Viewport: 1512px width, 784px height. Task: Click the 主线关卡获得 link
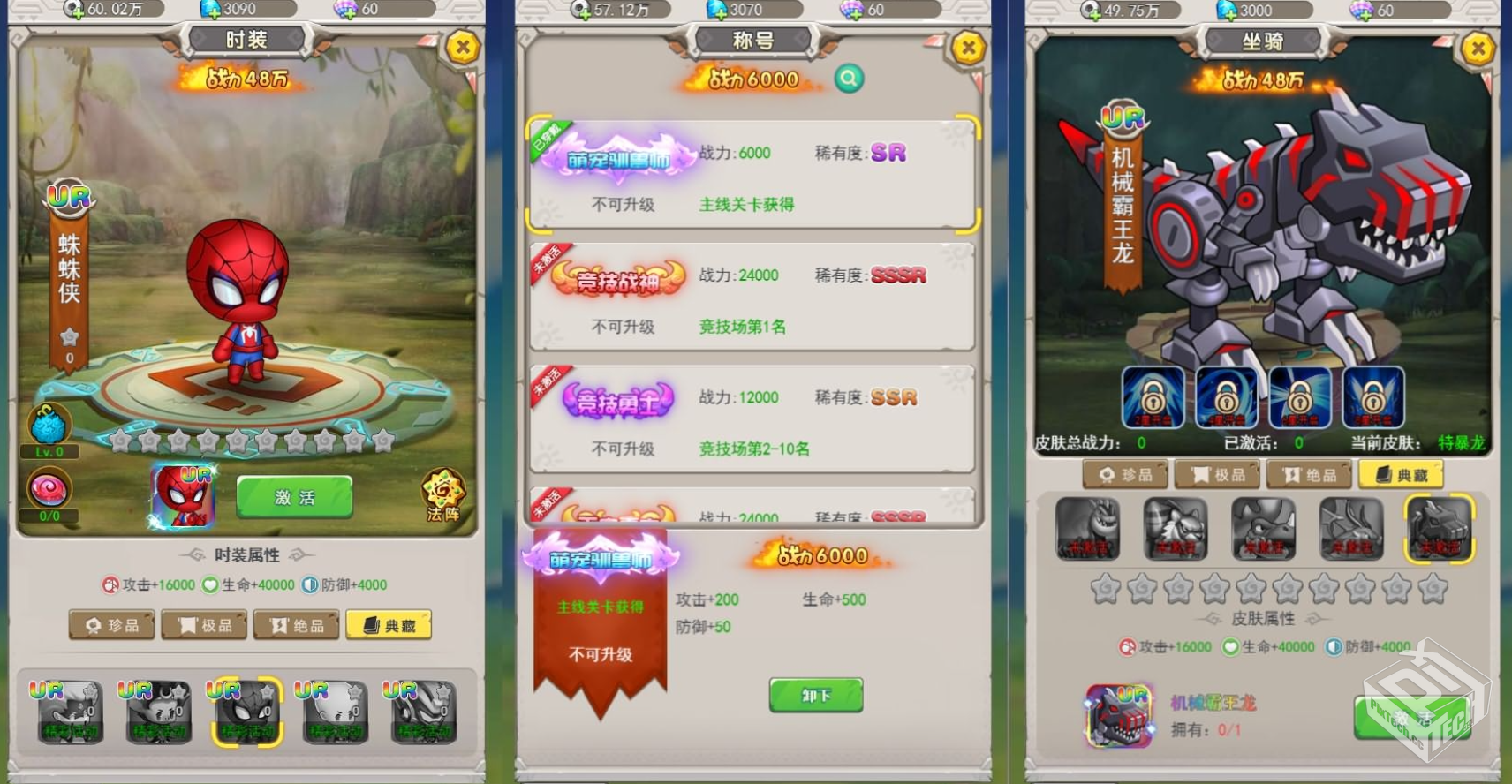click(x=746, y=204)
